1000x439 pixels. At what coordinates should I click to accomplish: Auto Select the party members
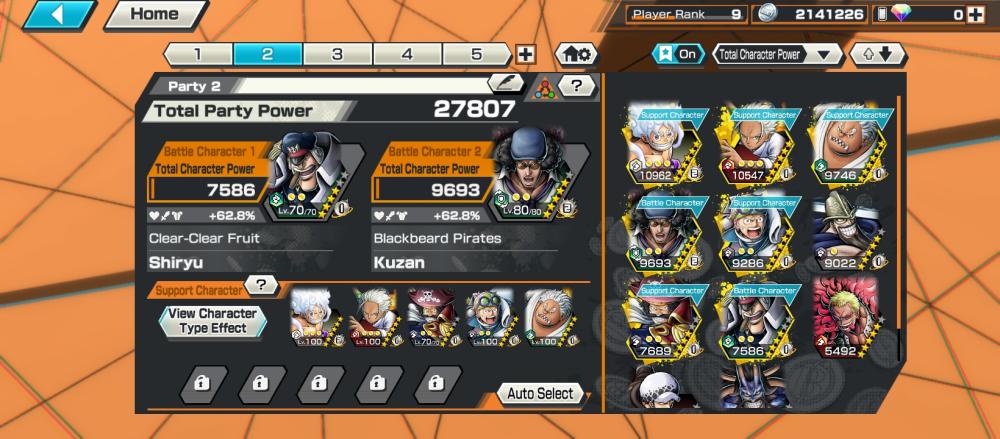pos(540,393)
